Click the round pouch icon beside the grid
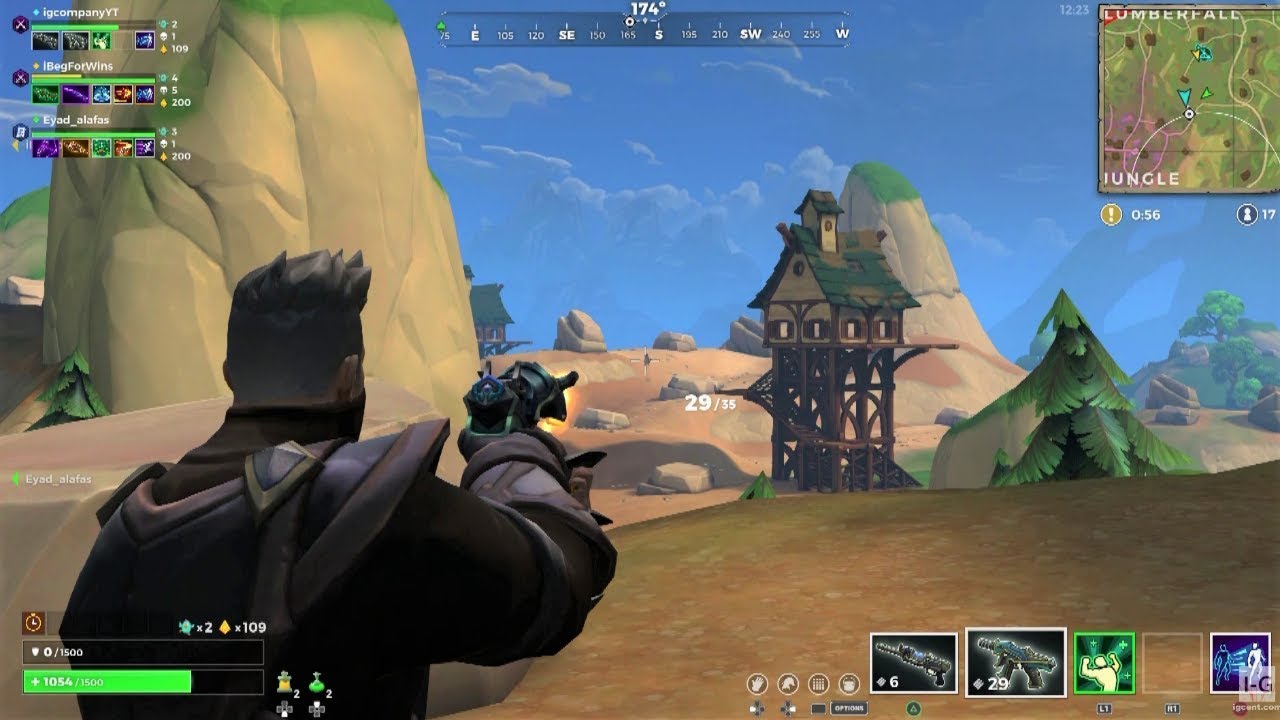1280x720 pixels. (849, 684)
